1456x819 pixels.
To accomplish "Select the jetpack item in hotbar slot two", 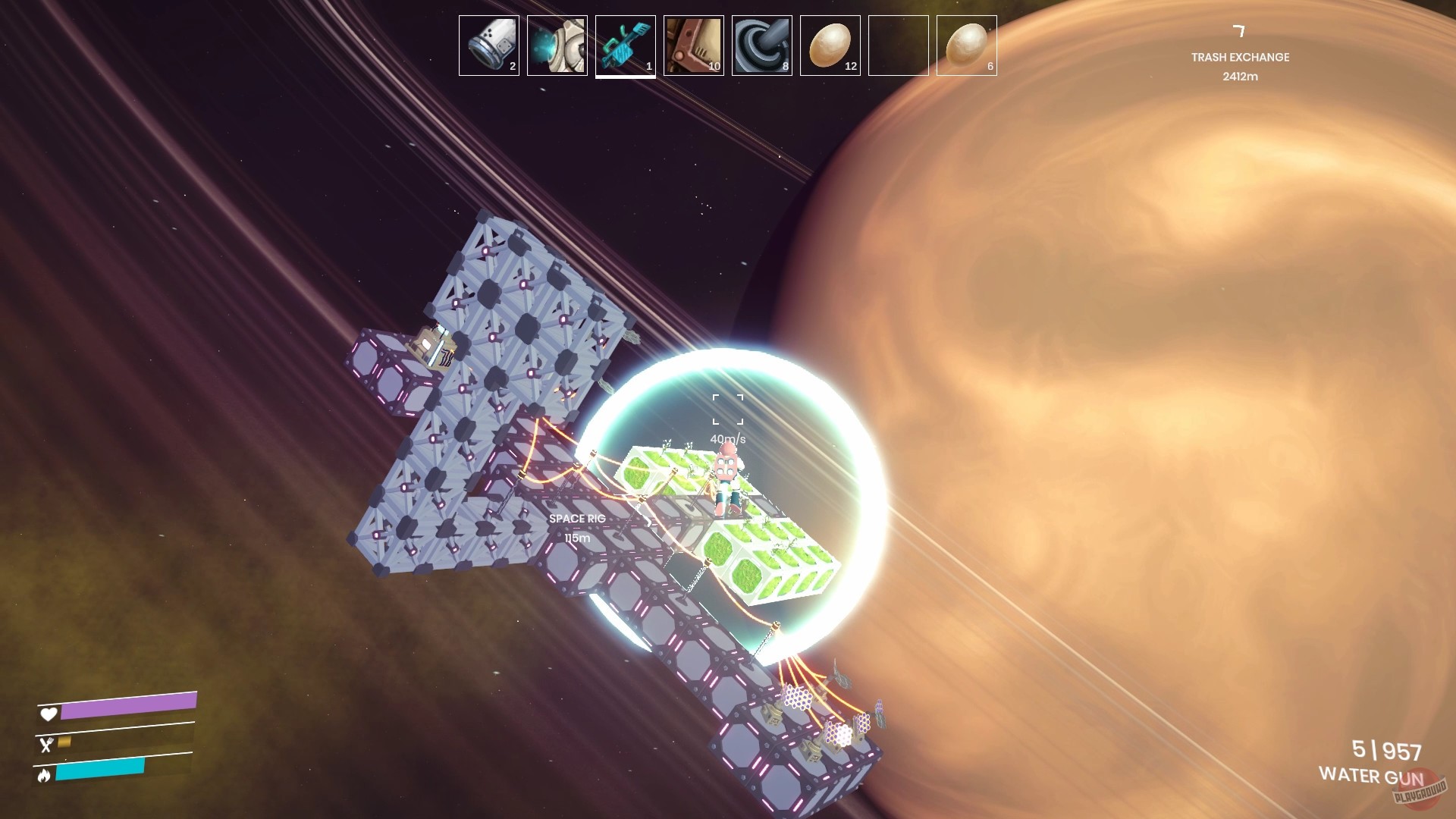I will pos(557,44).
